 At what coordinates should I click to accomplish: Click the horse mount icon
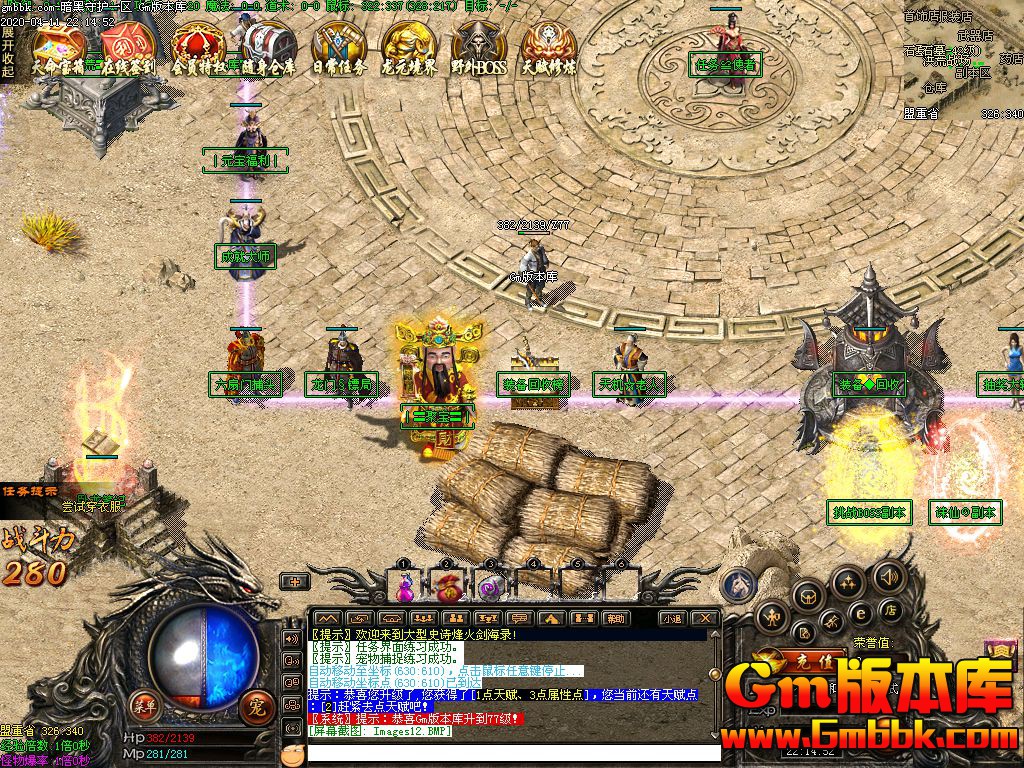click(740, 585)
